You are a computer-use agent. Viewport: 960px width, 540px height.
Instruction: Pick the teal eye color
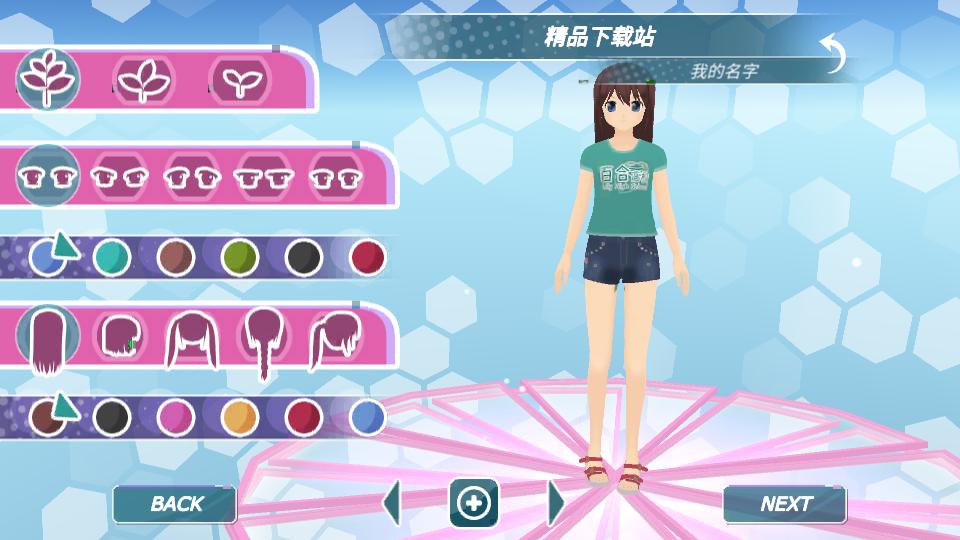pyautogui.click(x=112, y=258)
